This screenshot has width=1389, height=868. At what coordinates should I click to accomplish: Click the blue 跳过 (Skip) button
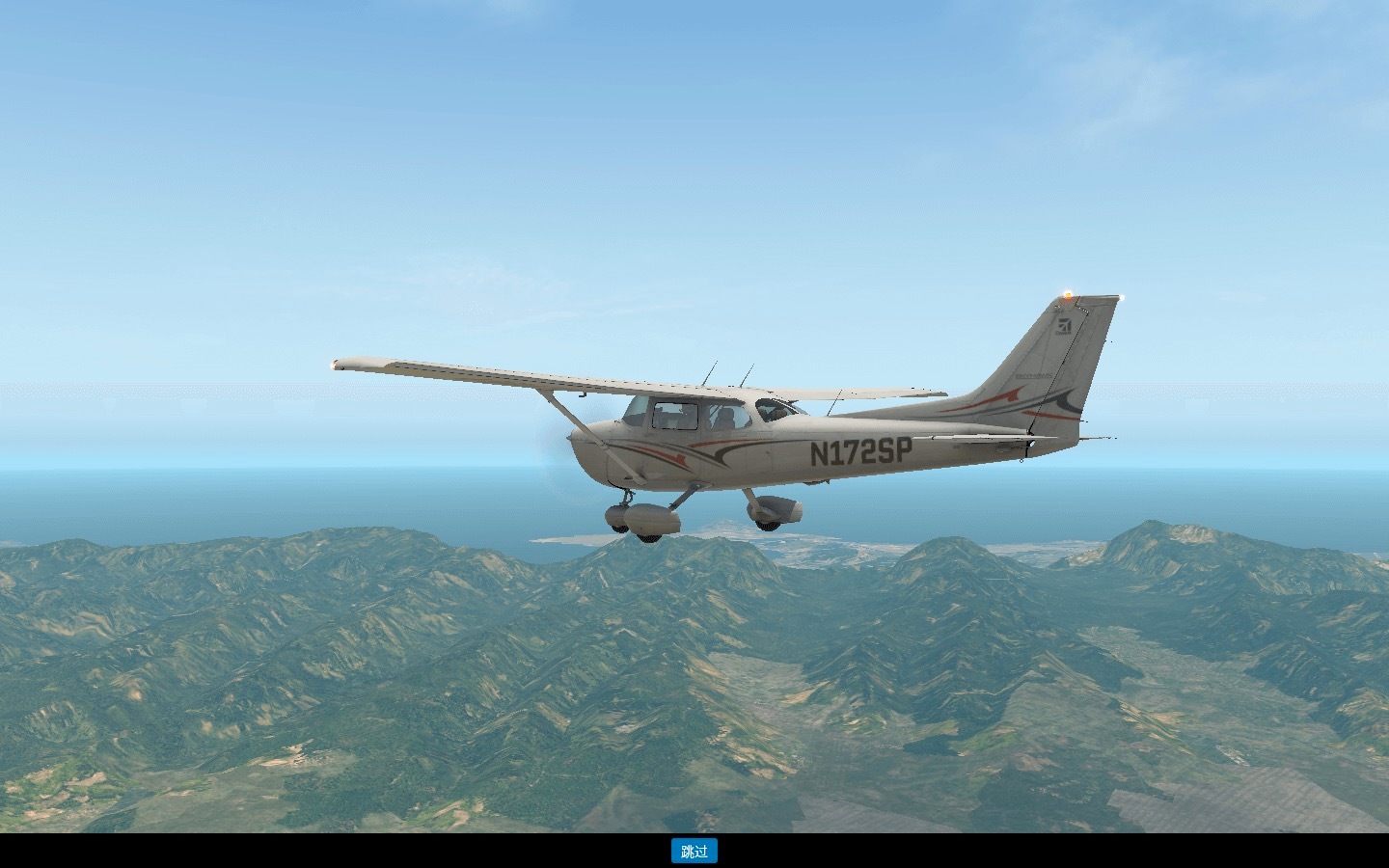pos(694,851)
